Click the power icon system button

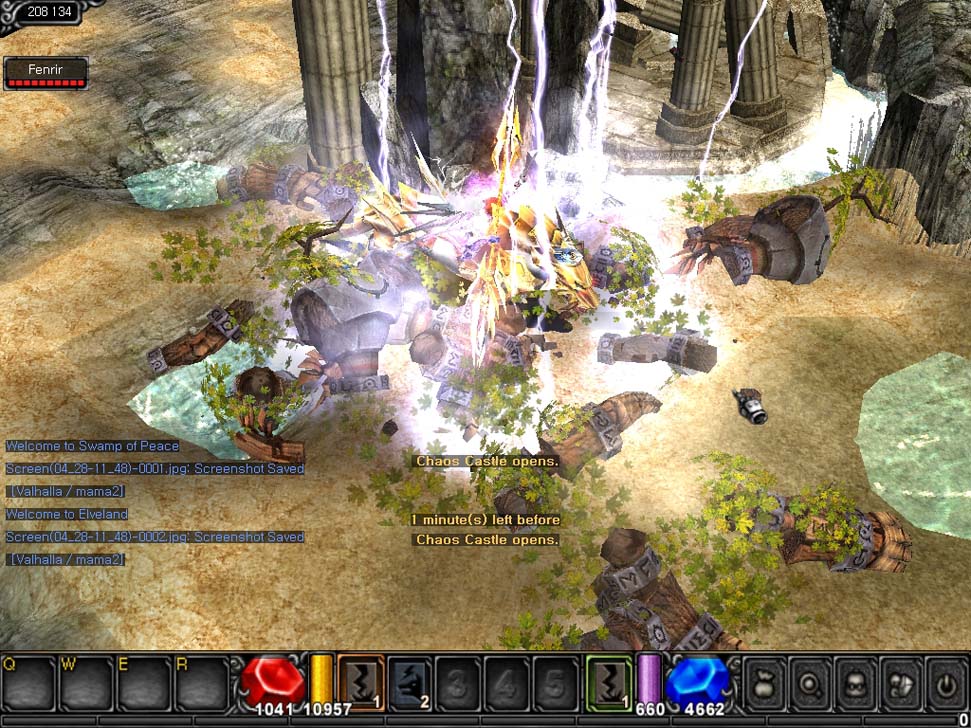947,682
